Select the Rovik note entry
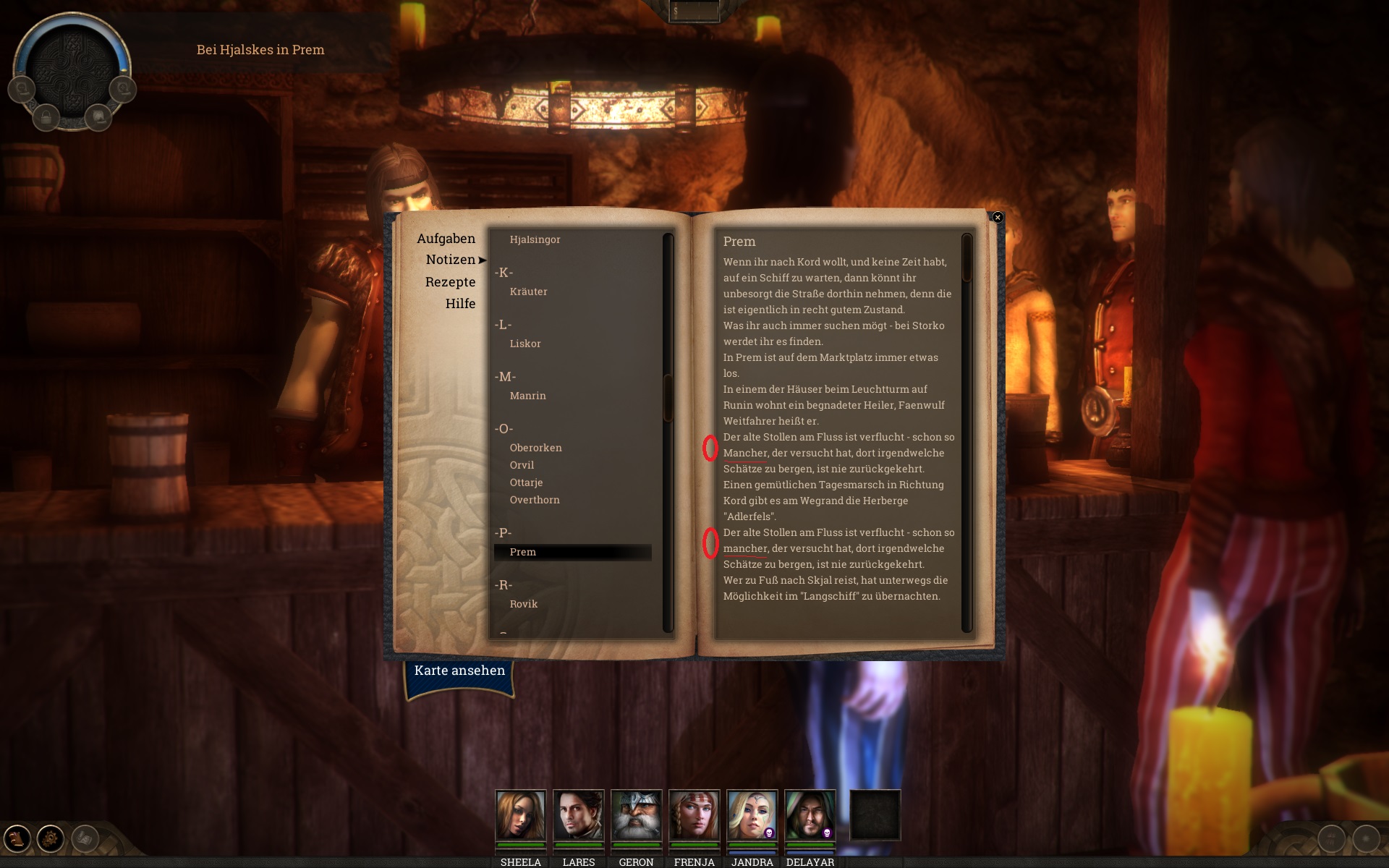This screenshot has height=868, width=1389. tap(524, 604)
